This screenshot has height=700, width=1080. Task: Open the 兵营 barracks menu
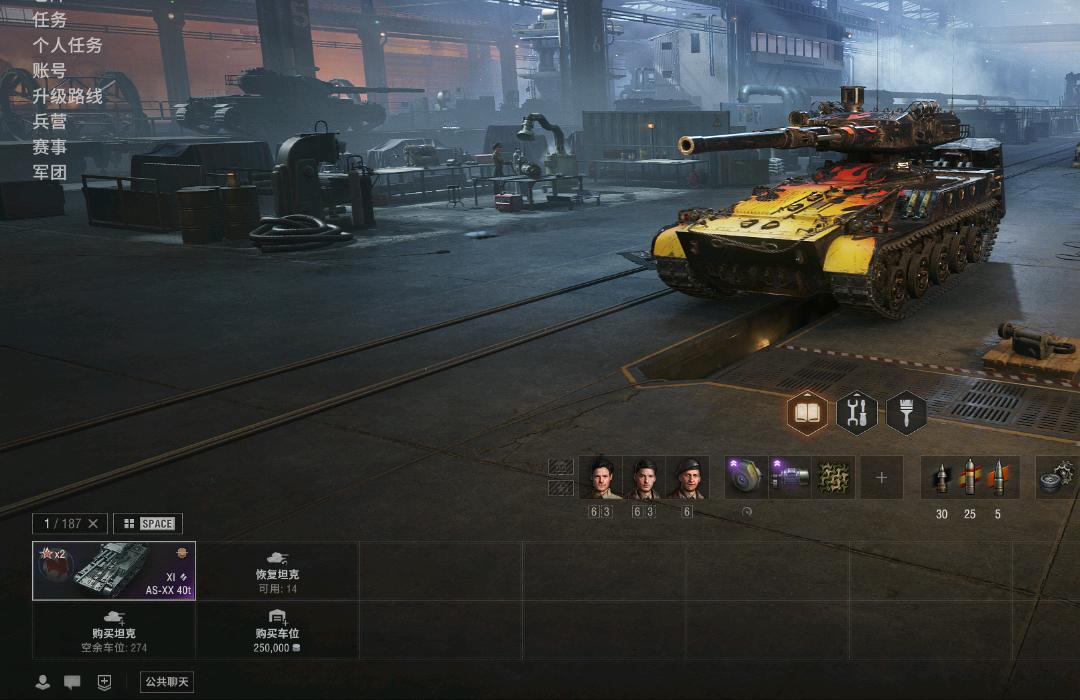point(50,121)
